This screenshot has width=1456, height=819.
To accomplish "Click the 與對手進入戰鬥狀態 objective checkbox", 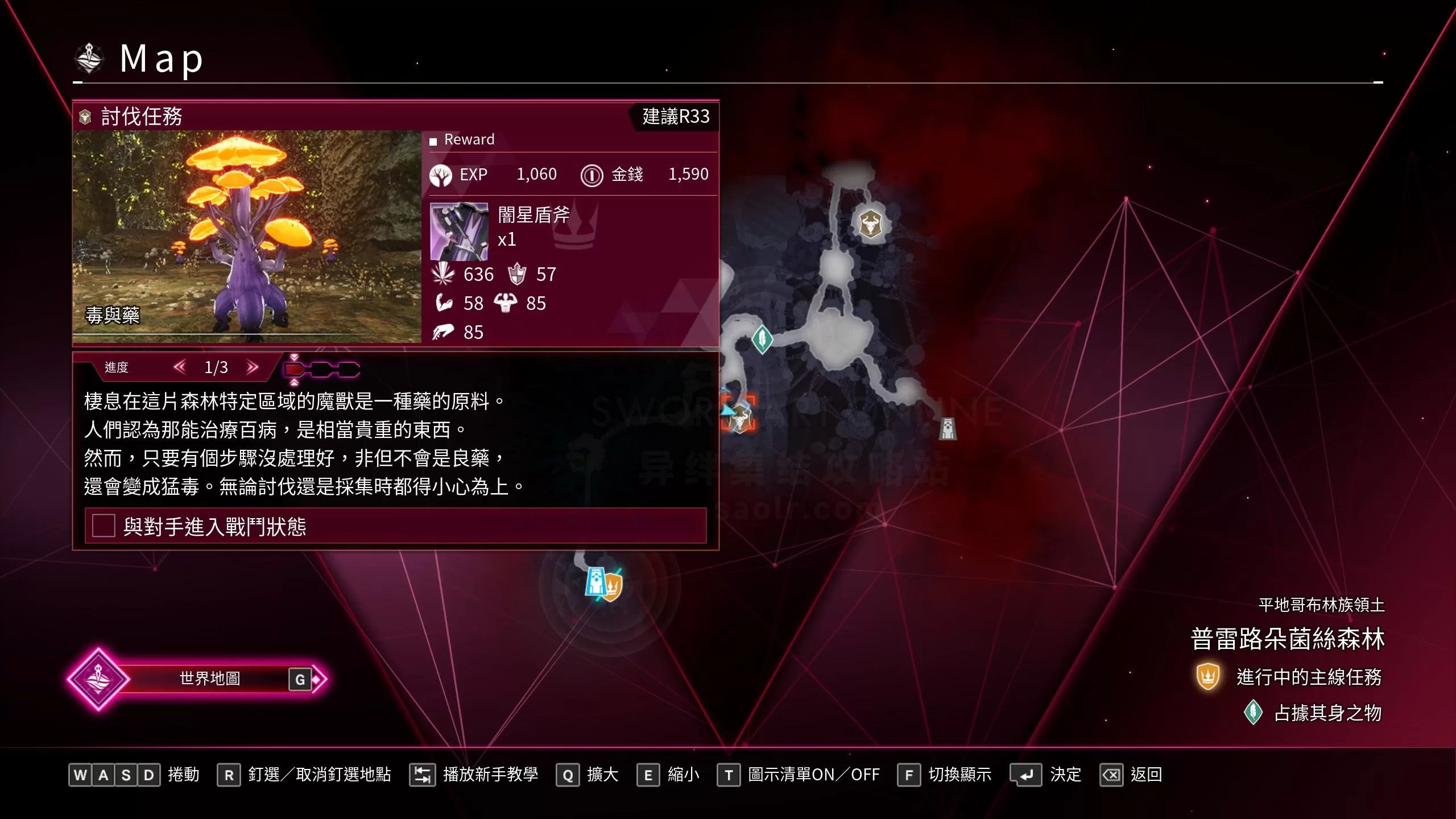I will (x=104, y=526).
